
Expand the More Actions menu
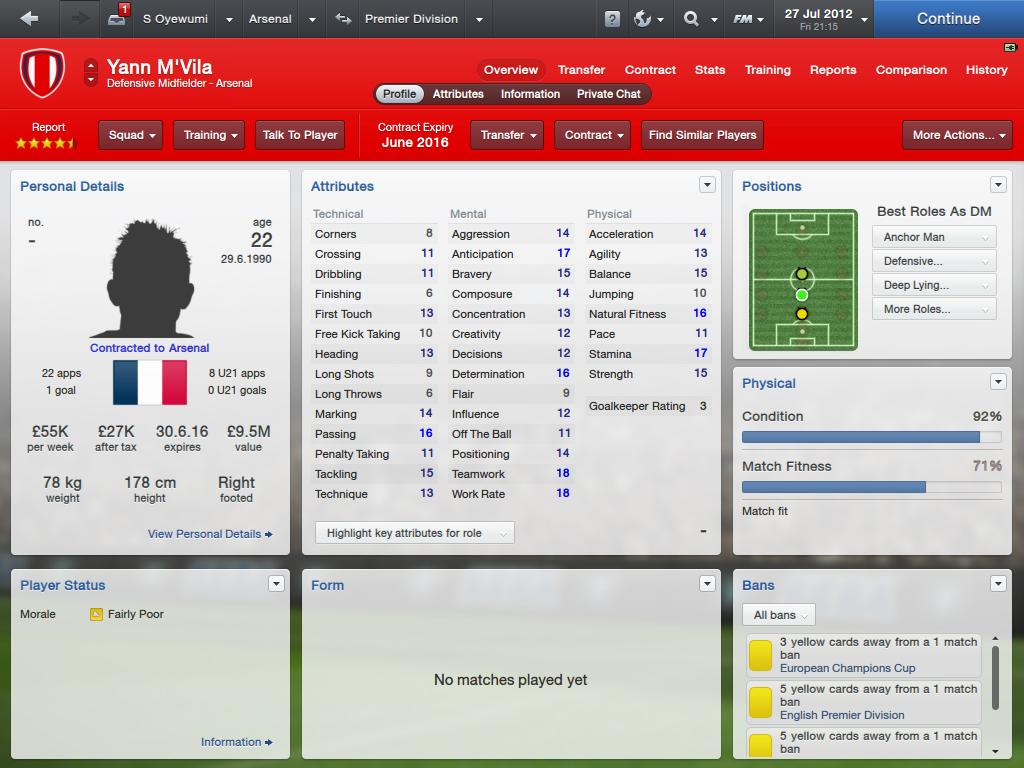959,135
